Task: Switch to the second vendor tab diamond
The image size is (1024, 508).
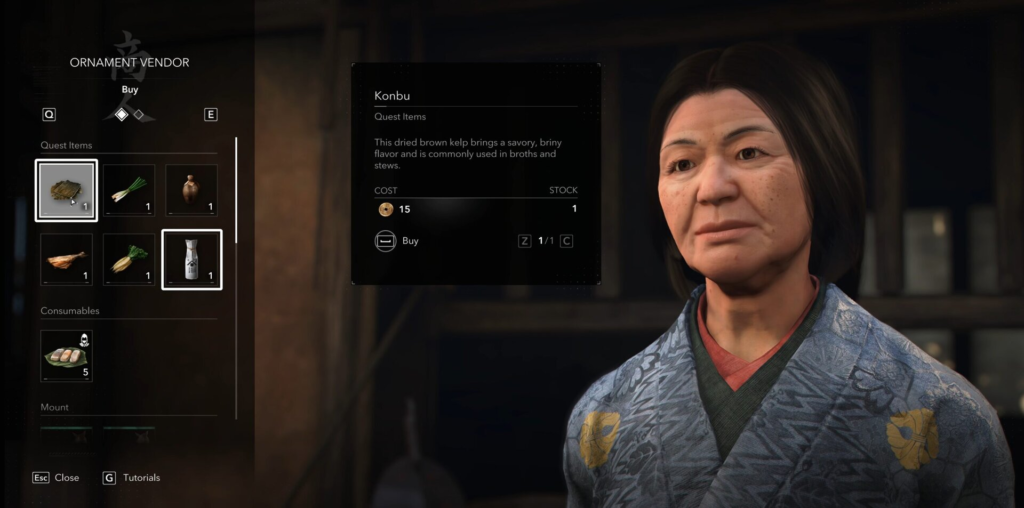Action: [x=139, y=115]
